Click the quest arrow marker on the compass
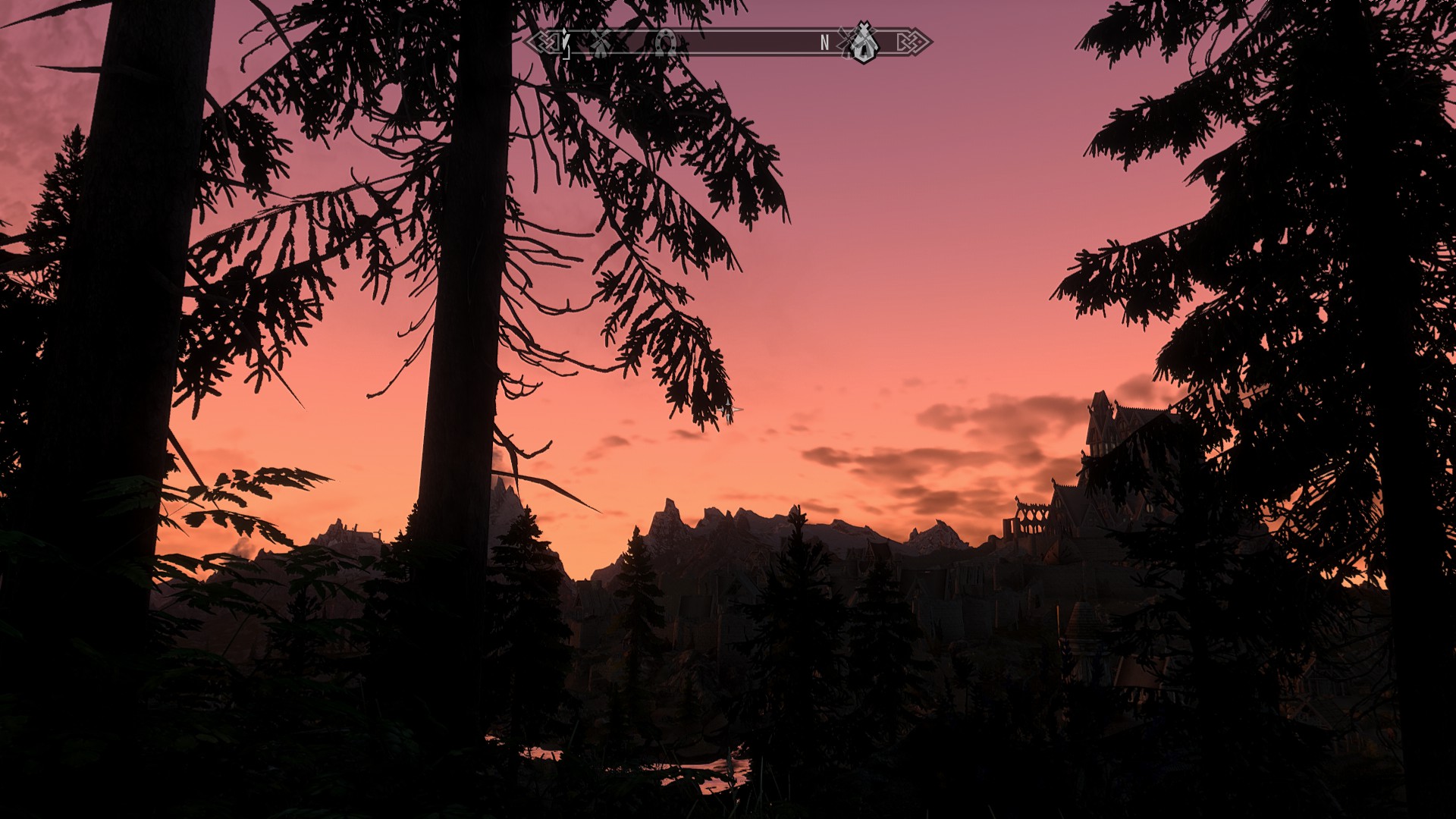The height and width of the screenshot is (819, 1456). (x=565, y=41)
